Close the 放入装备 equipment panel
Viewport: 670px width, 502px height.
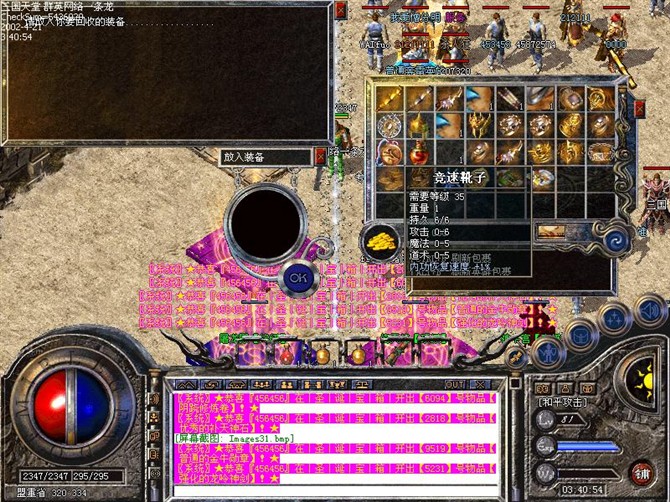[319, 156]
